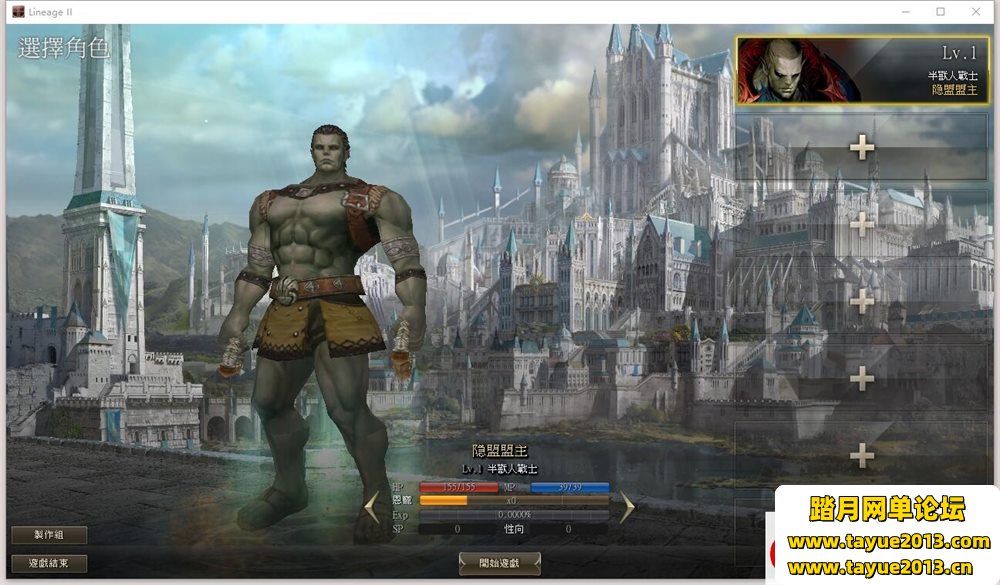Image resolution: width=1000 pixels, height=585 pixels.
Task: Minimize the Lineage II window
Action: click(906, 11)
